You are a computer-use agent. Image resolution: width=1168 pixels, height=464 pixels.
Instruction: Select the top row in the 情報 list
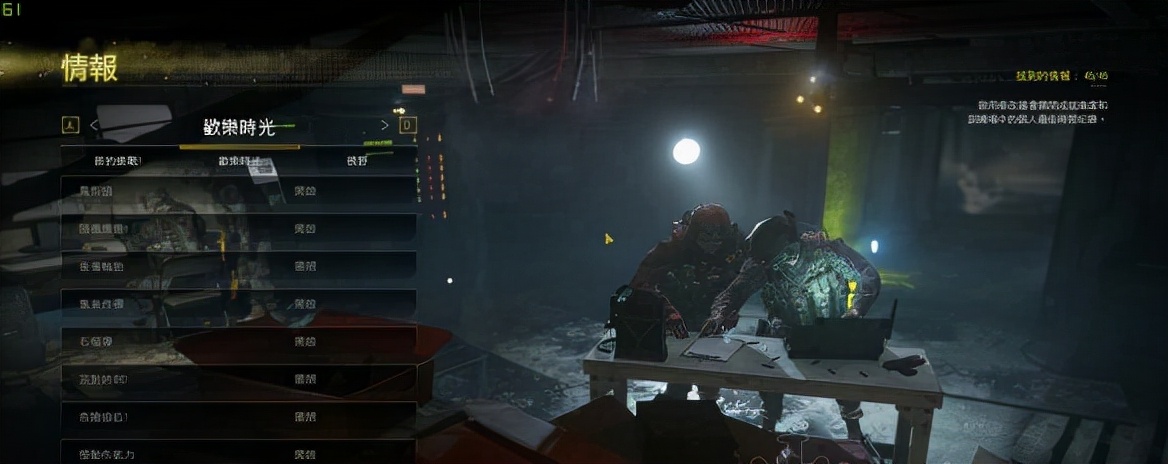pos(239,190)
